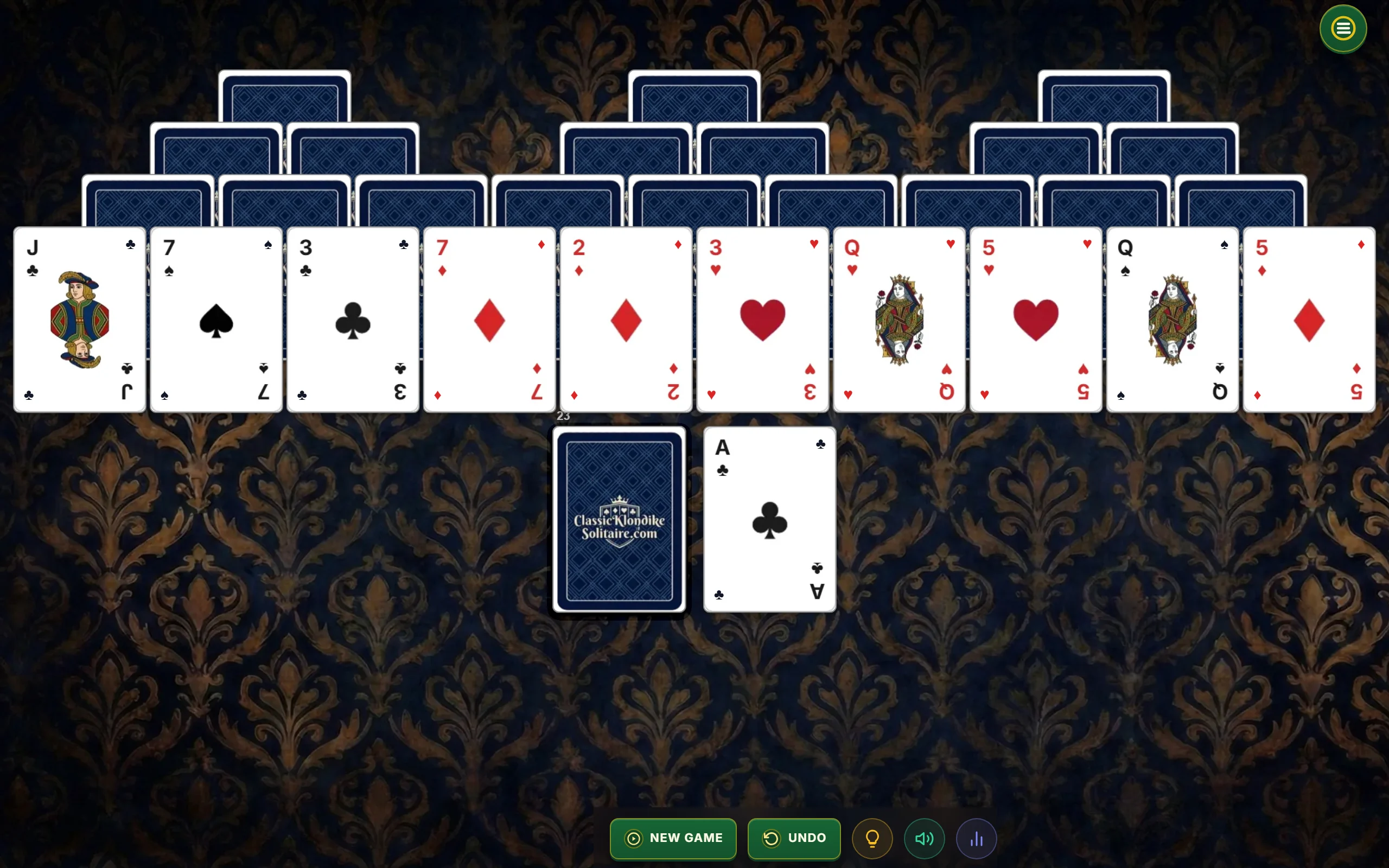The width and height of the screenshot is (1389, 868).
Task: Get a hint using the lightbulb icon
Action: coord(872,838)
